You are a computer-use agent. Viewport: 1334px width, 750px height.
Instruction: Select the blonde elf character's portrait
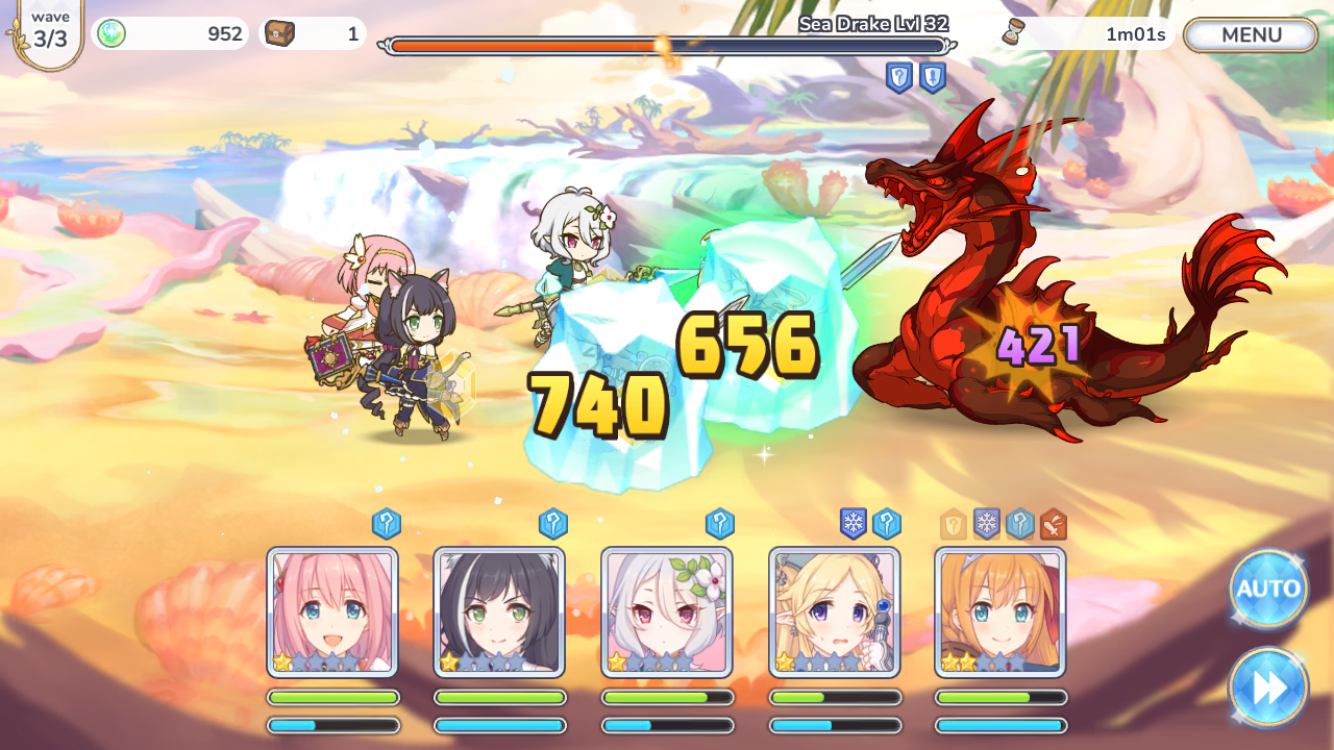(834, 610)
